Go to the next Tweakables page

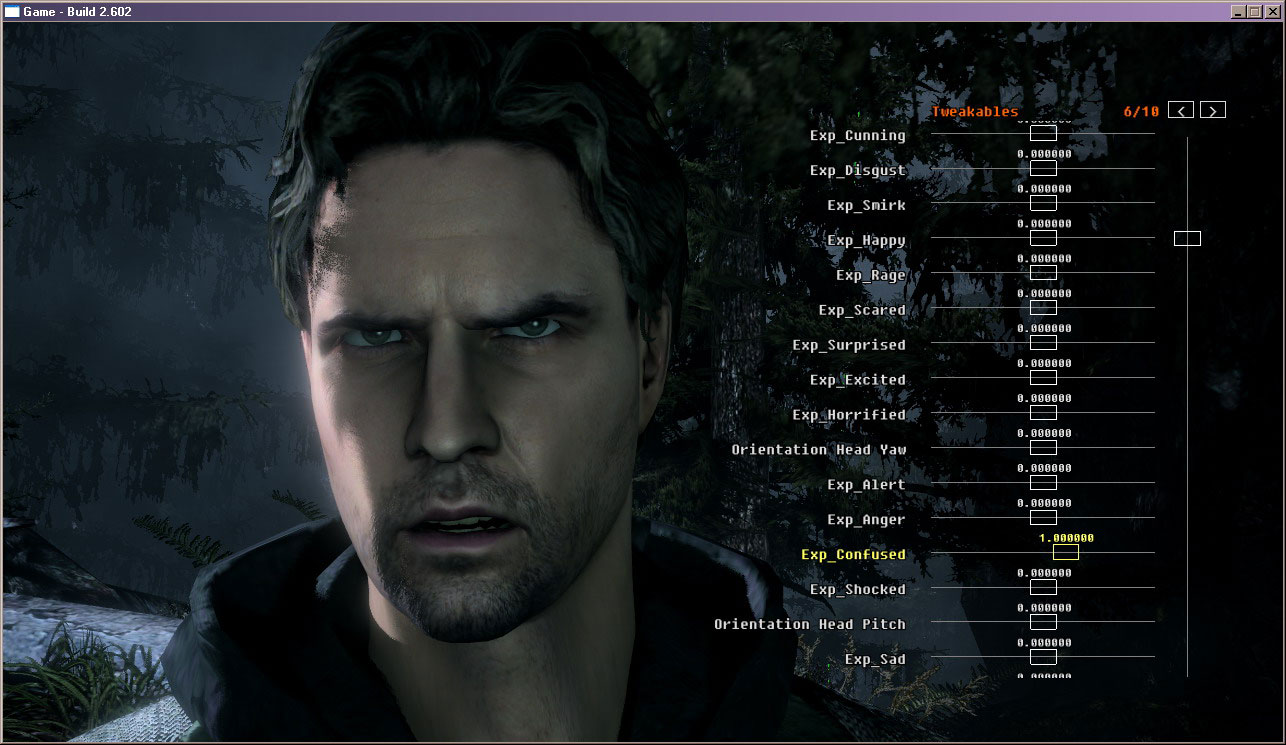[x=1213, y=111]
